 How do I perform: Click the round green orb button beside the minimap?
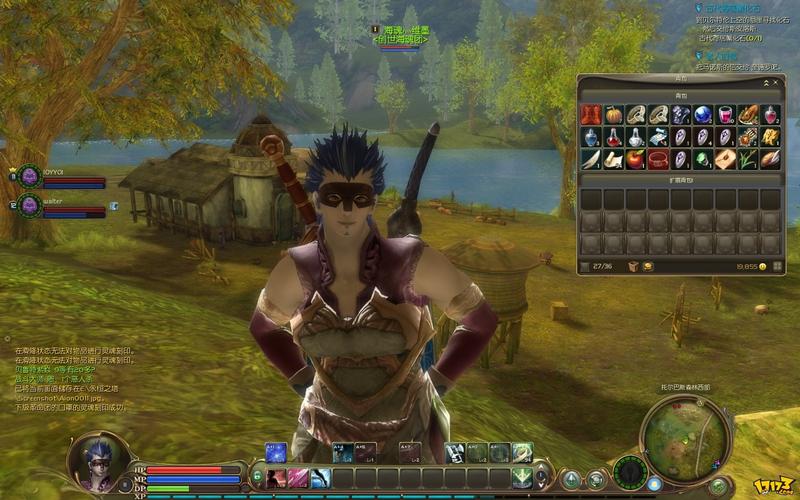tap(718, 485)
